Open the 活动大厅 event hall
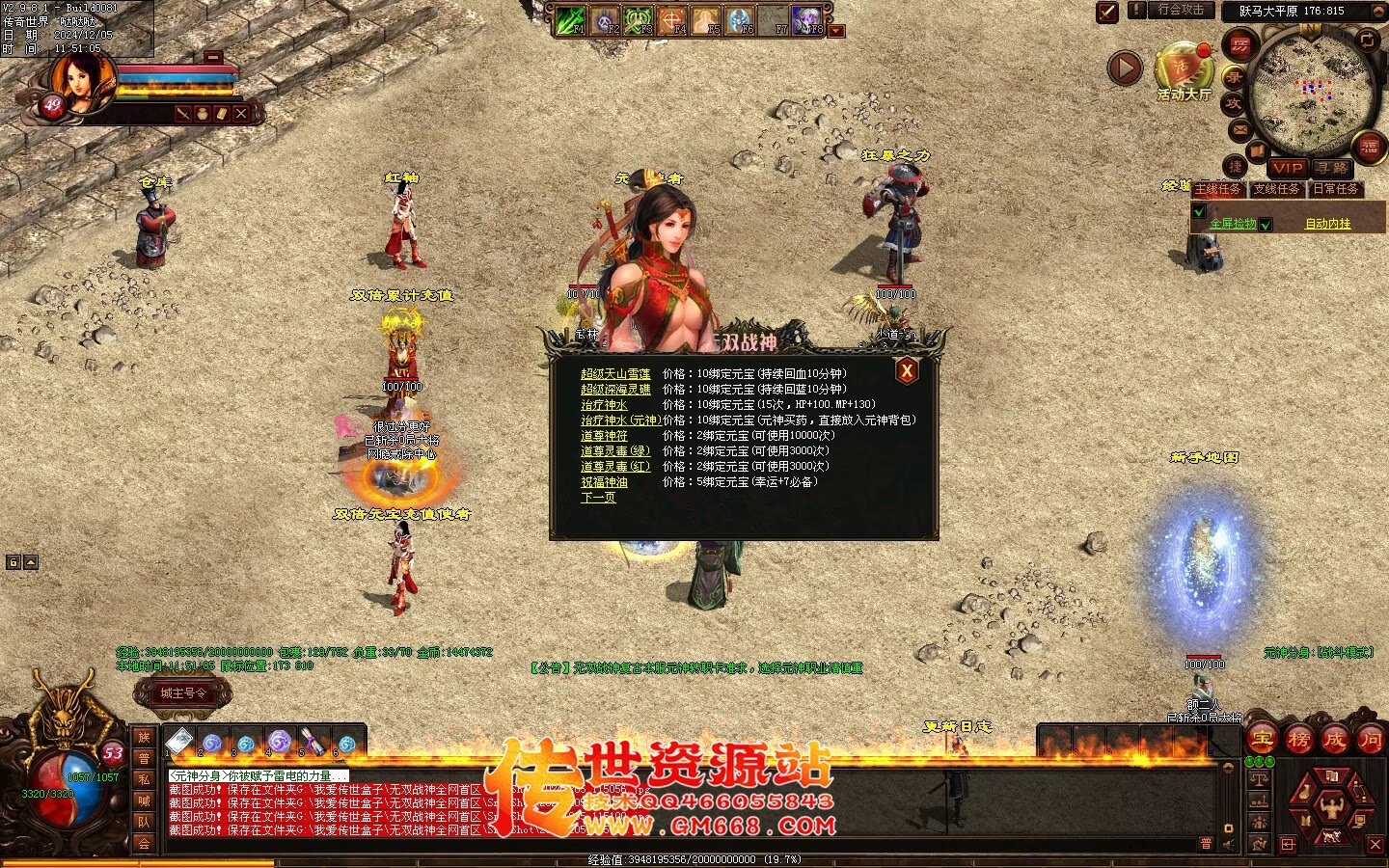This screenshot has height=868, width=1389. tap(1184, 72)
